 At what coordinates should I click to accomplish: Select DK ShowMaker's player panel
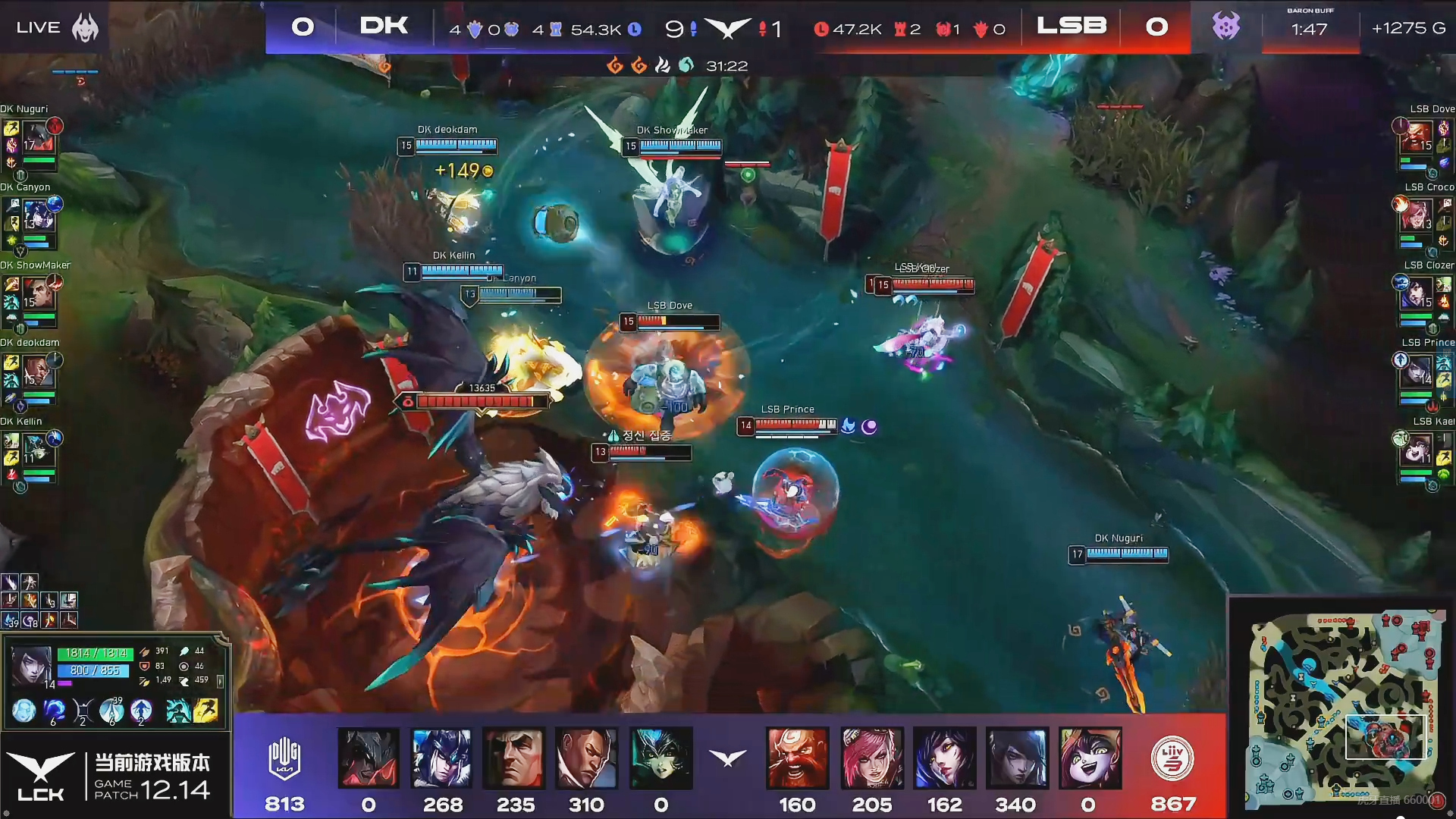click(x=32, y=298)
